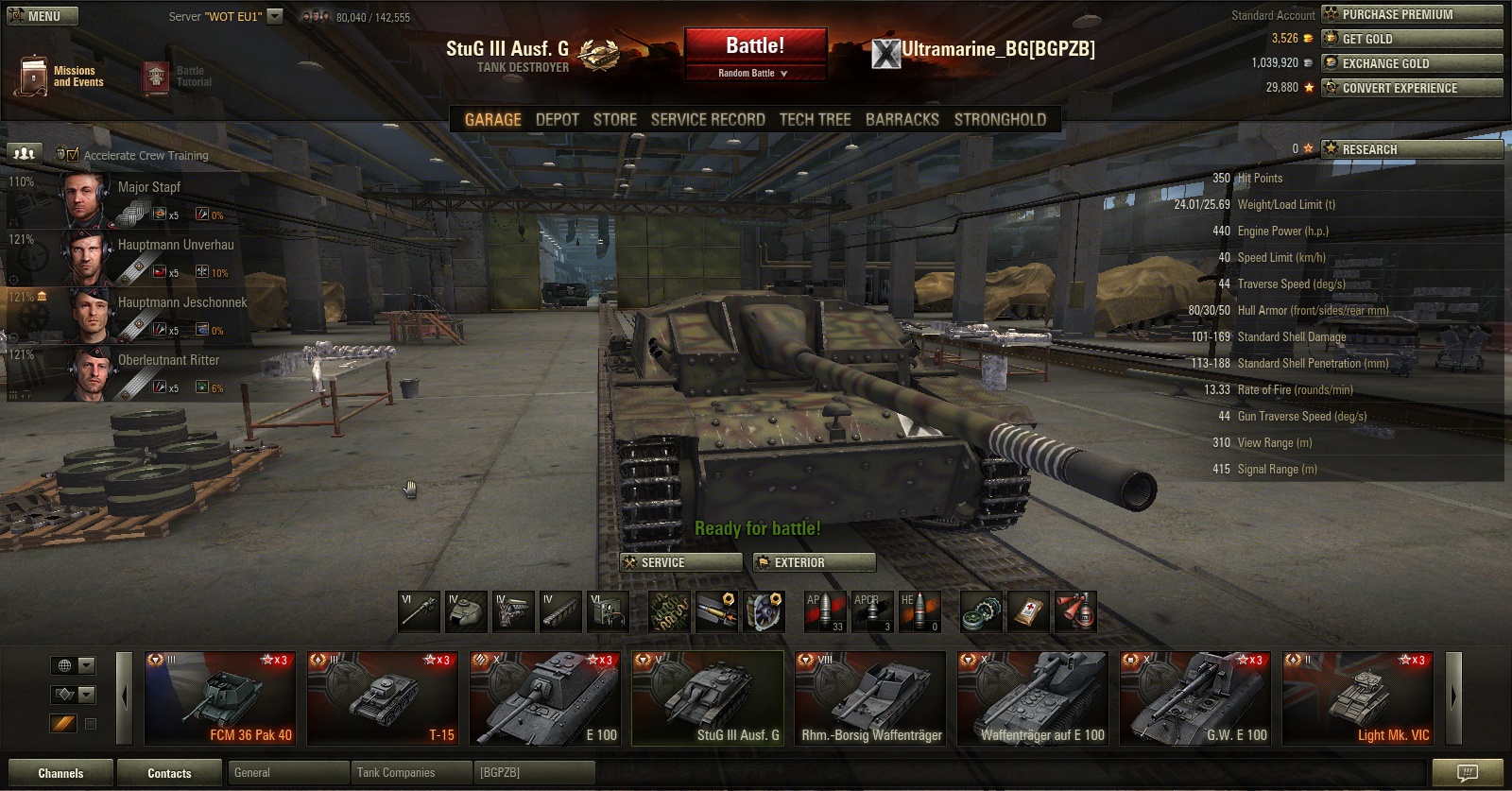Open the Stronghold tab
Image resolution: width=1512 pixels, height=791 pixels.
pos(1000,120)
